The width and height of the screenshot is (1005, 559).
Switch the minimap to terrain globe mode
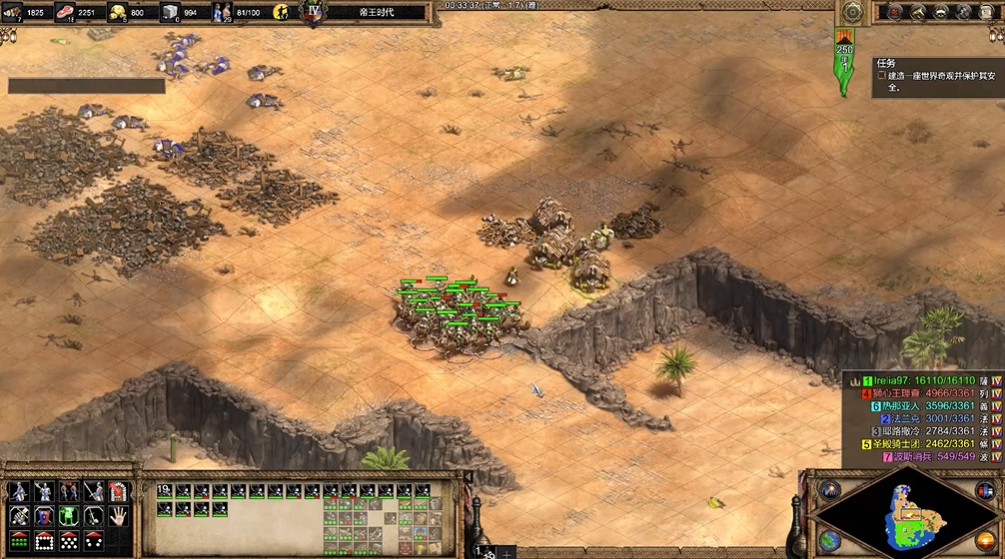click(829, 540)
